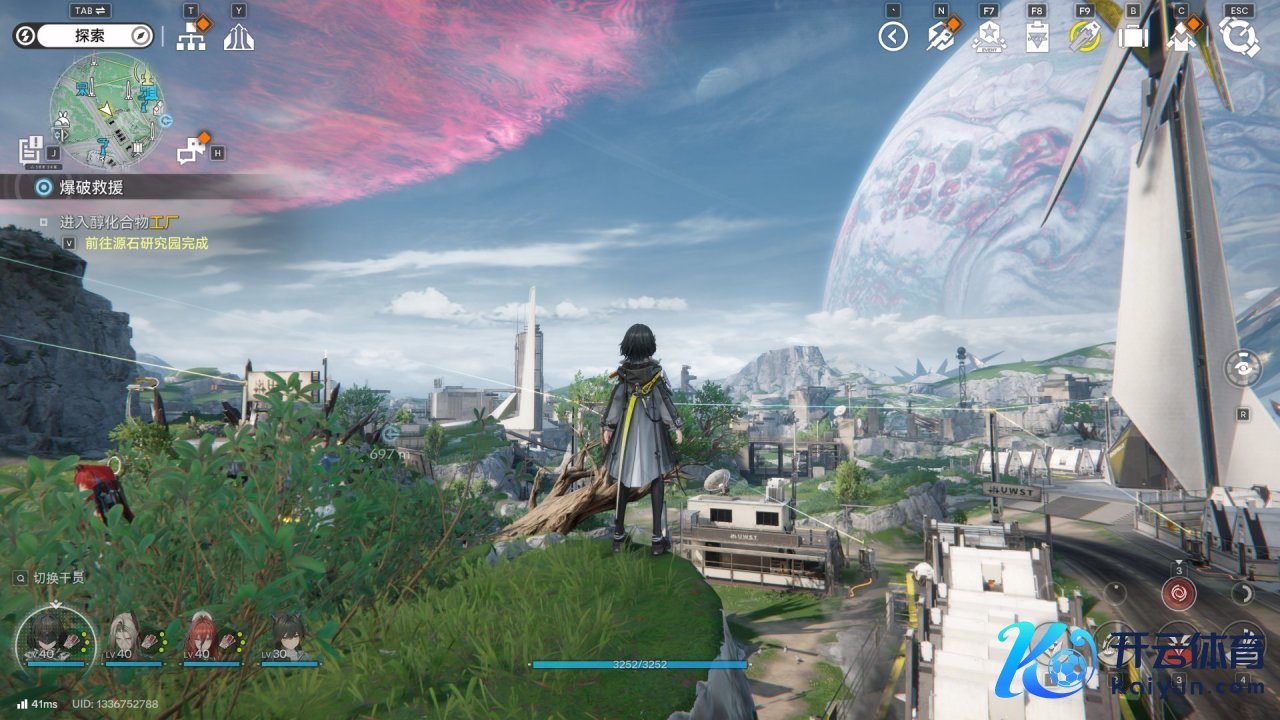Toggle the eye-shaped camera view button
The width and height of the screenshot is (1280, 720).
[1243, 368]
